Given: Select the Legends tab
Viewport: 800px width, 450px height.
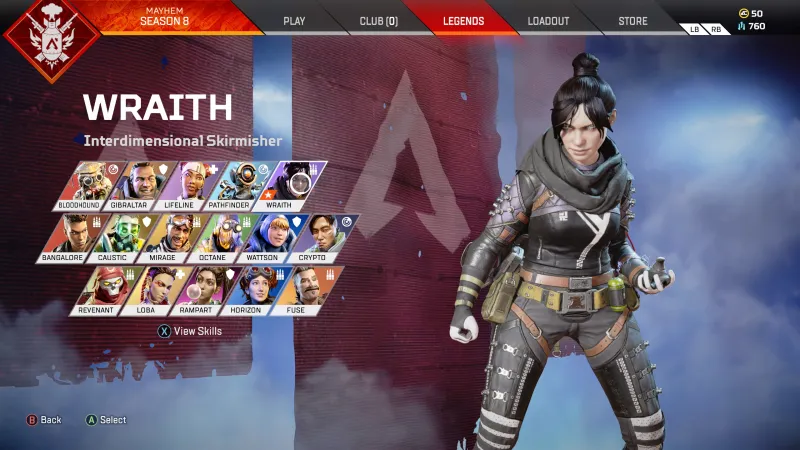Looking at the screenshot, I should [x=463, y=20].
